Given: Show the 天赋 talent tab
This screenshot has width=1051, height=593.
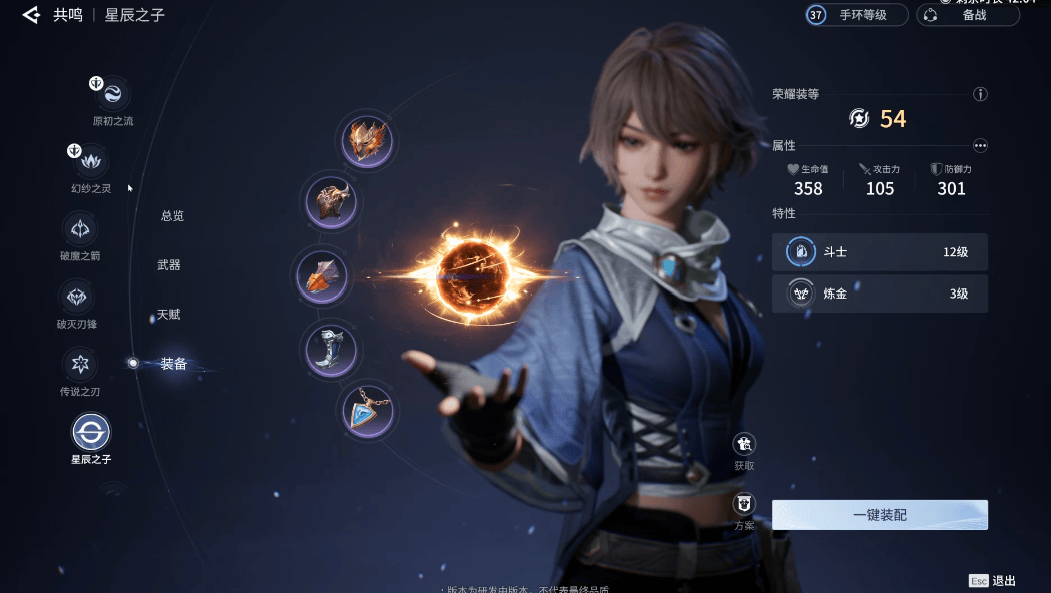Looking at the screenshot, I should point(168,315).
